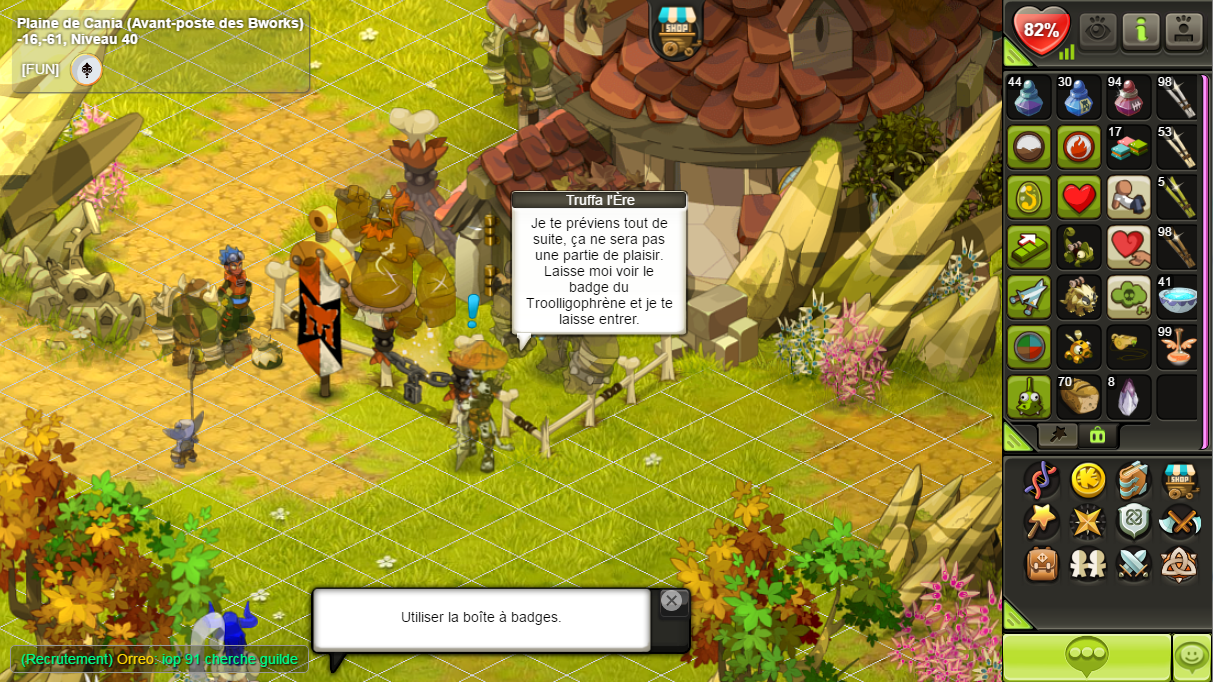1213x682 pixels.
Task: Open the guild shield menu
Action: coord(1134,522)
